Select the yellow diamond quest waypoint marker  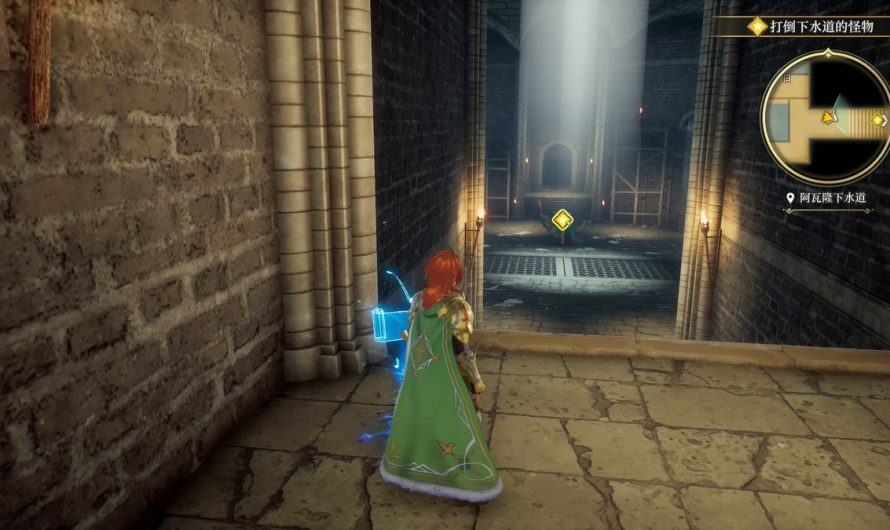point(563,220)
